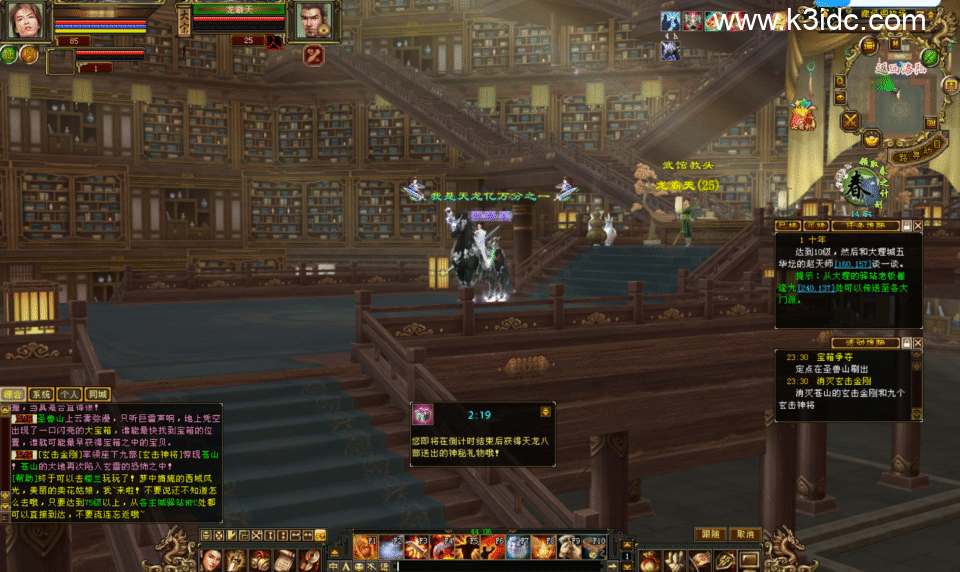This screenshot has height=572, width=960.
Task: Collapse the countdown gift popup arrow
Action: pyautogui.click(x=545, y=411)
